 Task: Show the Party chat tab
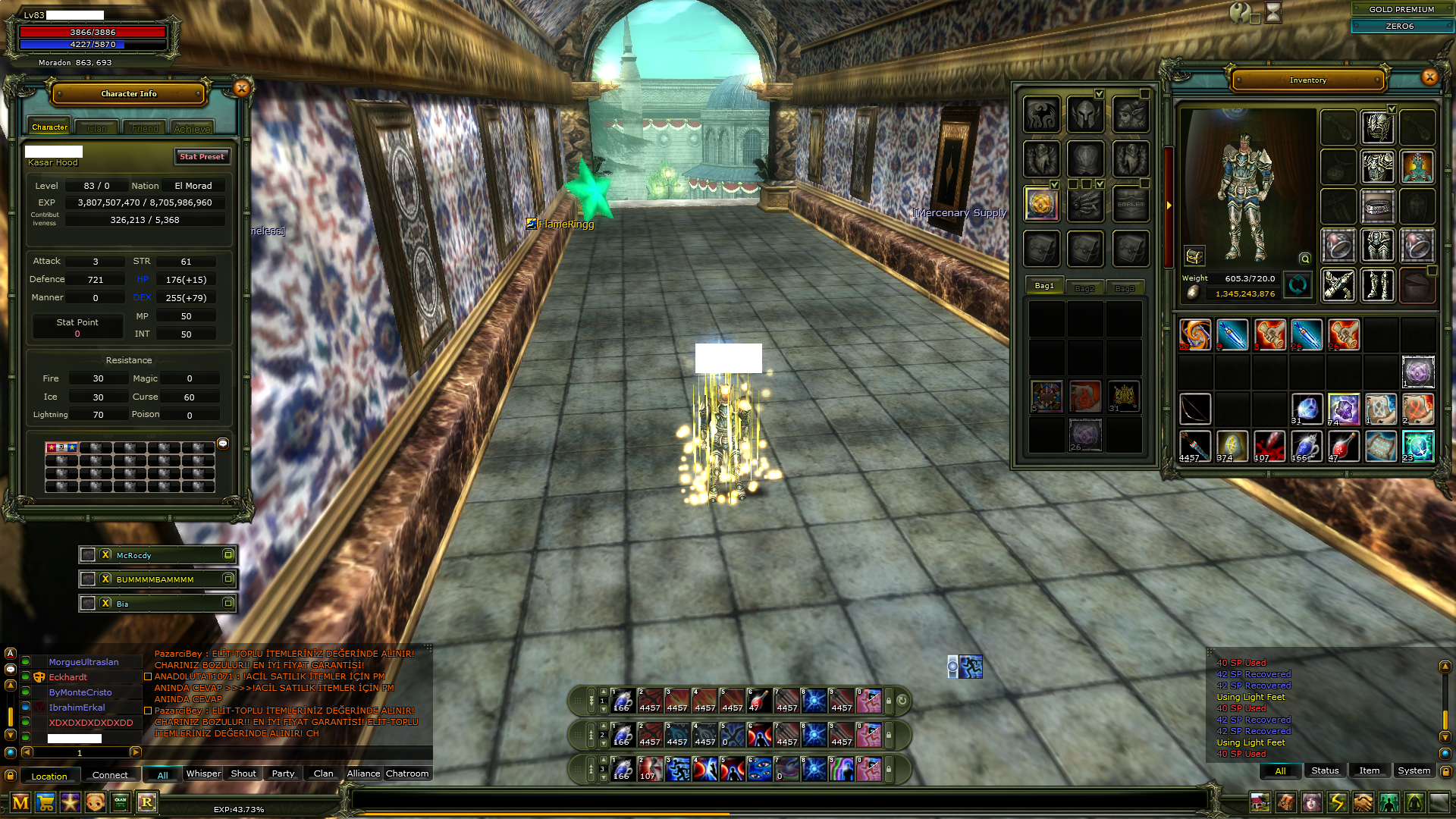click(x=283, y=773)
